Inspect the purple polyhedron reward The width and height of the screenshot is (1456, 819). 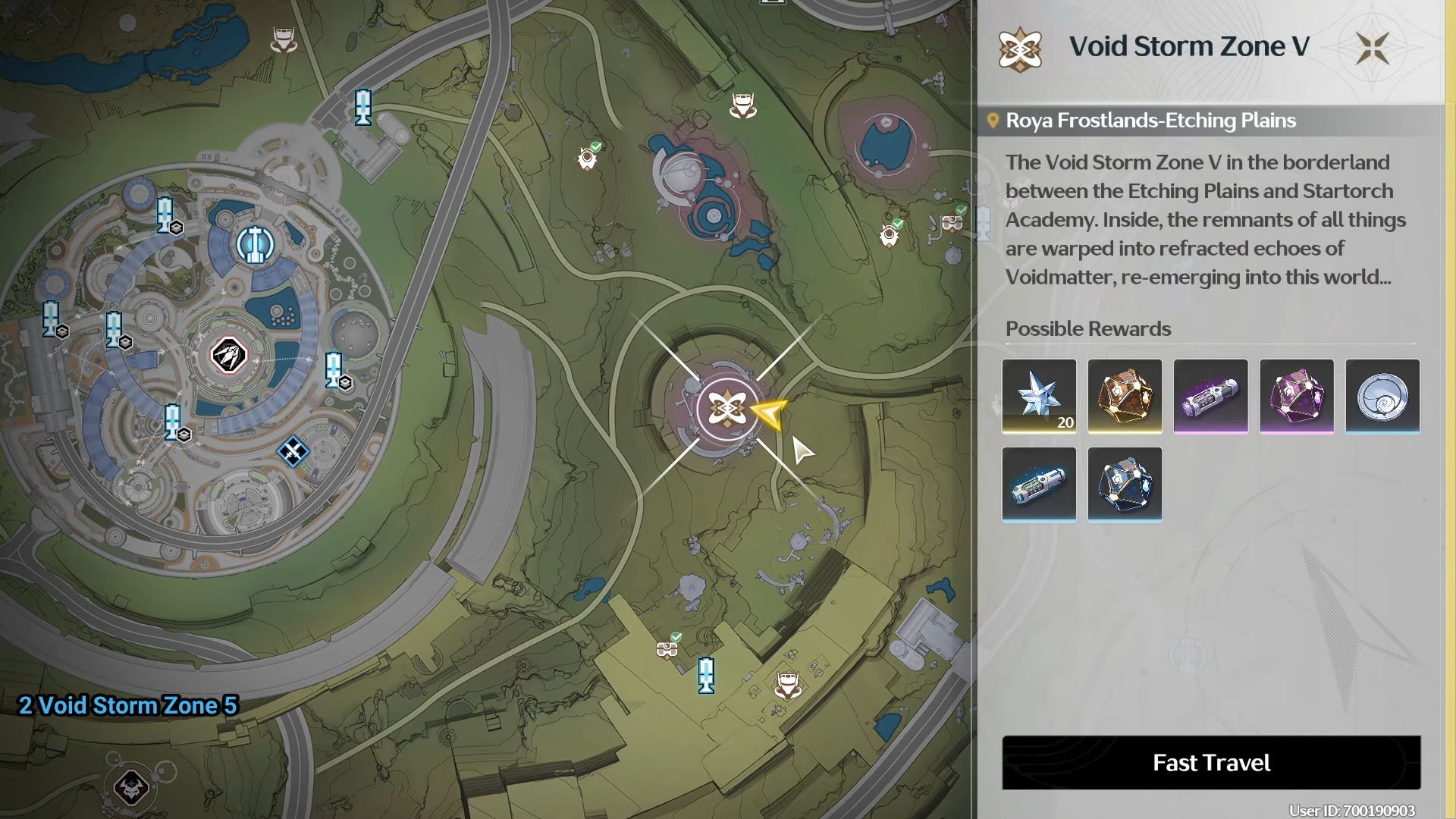pyautogui.click(x=1296, y=396)
